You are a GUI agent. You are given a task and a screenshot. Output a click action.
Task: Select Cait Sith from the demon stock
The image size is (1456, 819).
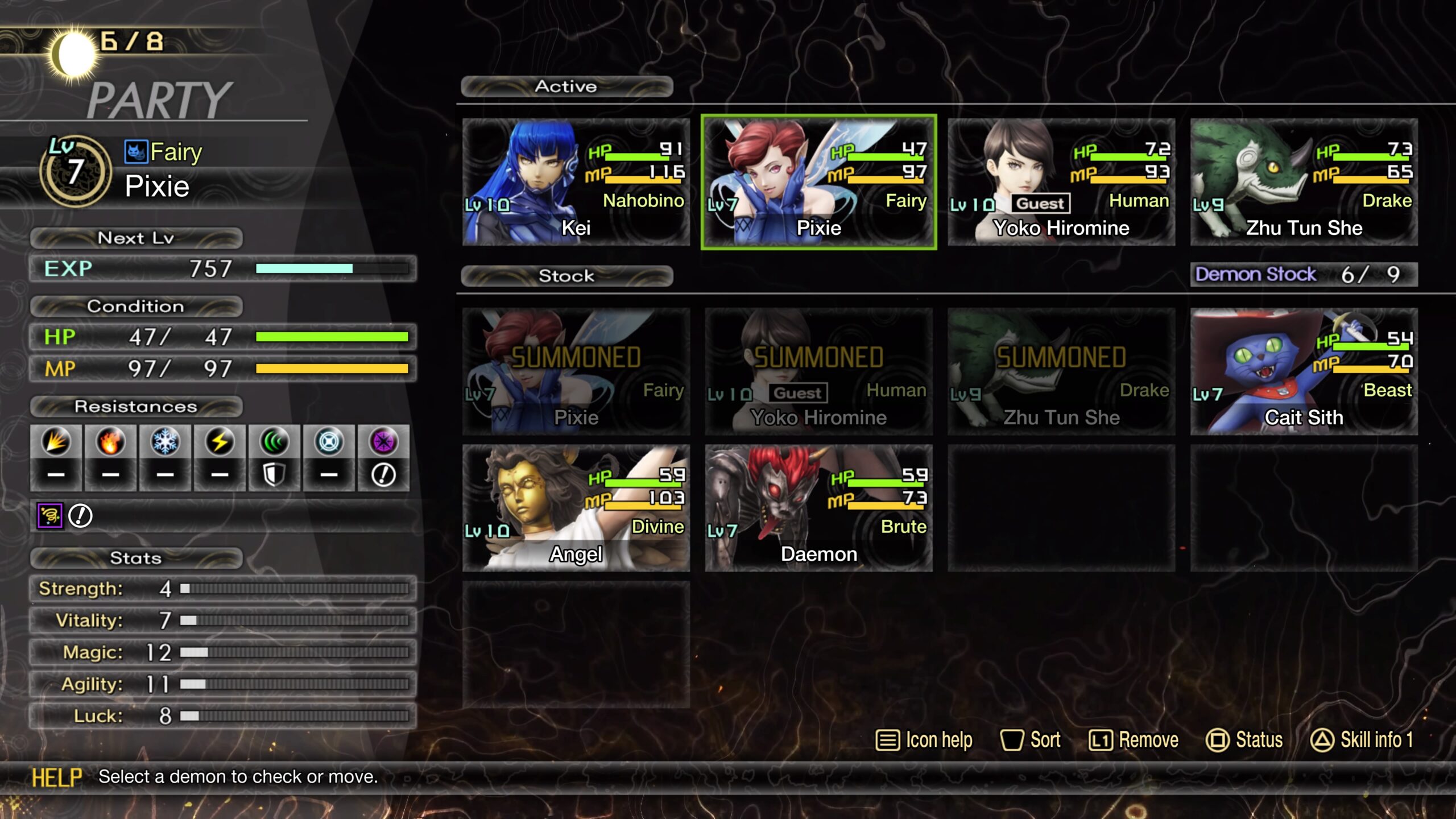tap(1304, 371)
